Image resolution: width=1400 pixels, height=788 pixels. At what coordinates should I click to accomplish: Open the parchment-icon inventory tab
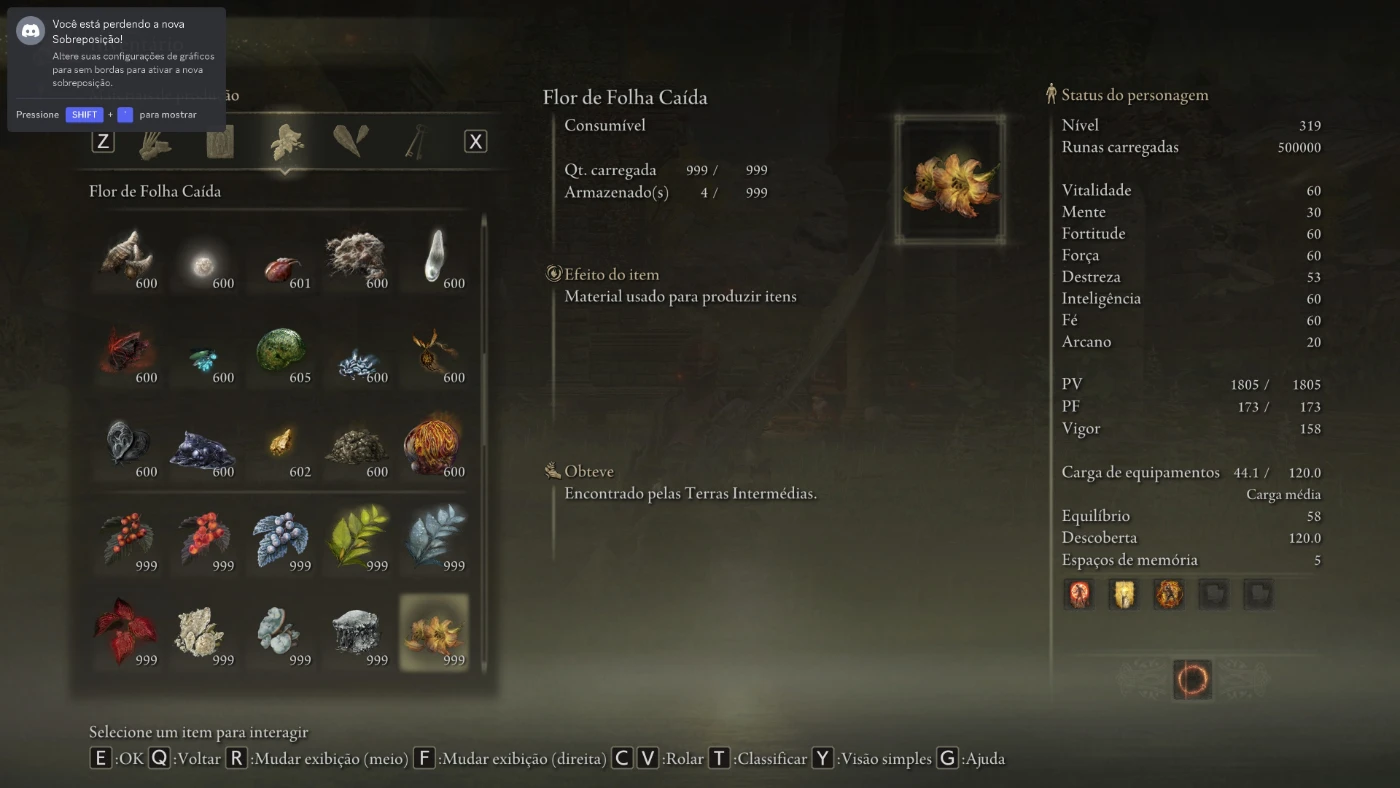coord(220,142)
